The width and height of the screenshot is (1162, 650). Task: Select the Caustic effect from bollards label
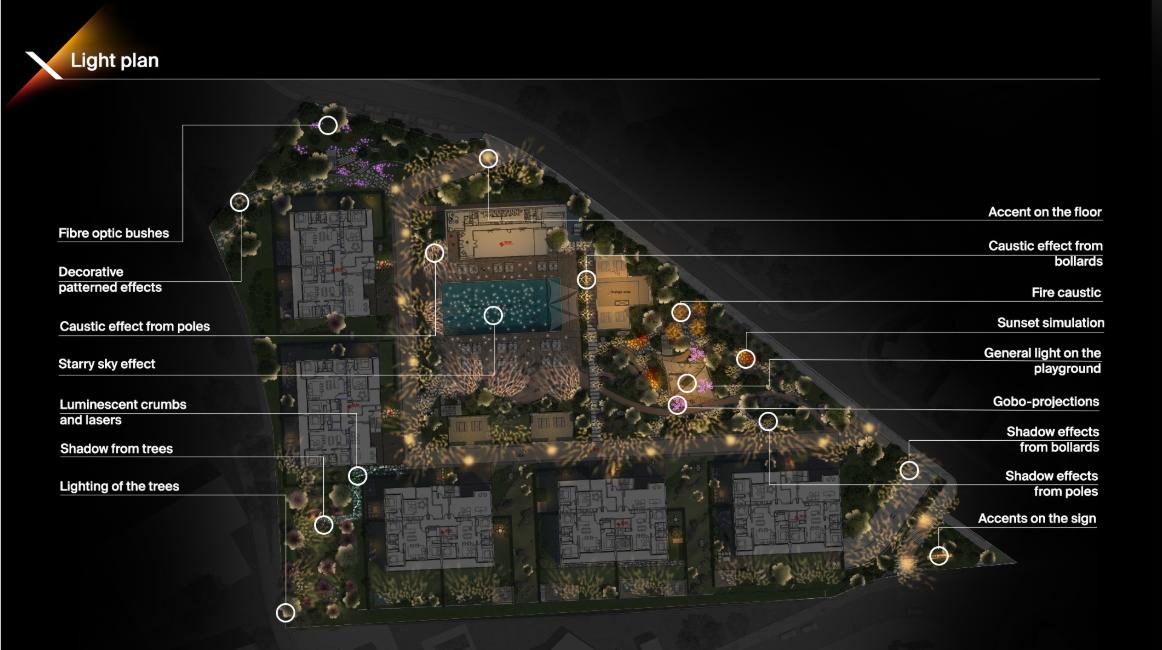1045,253
